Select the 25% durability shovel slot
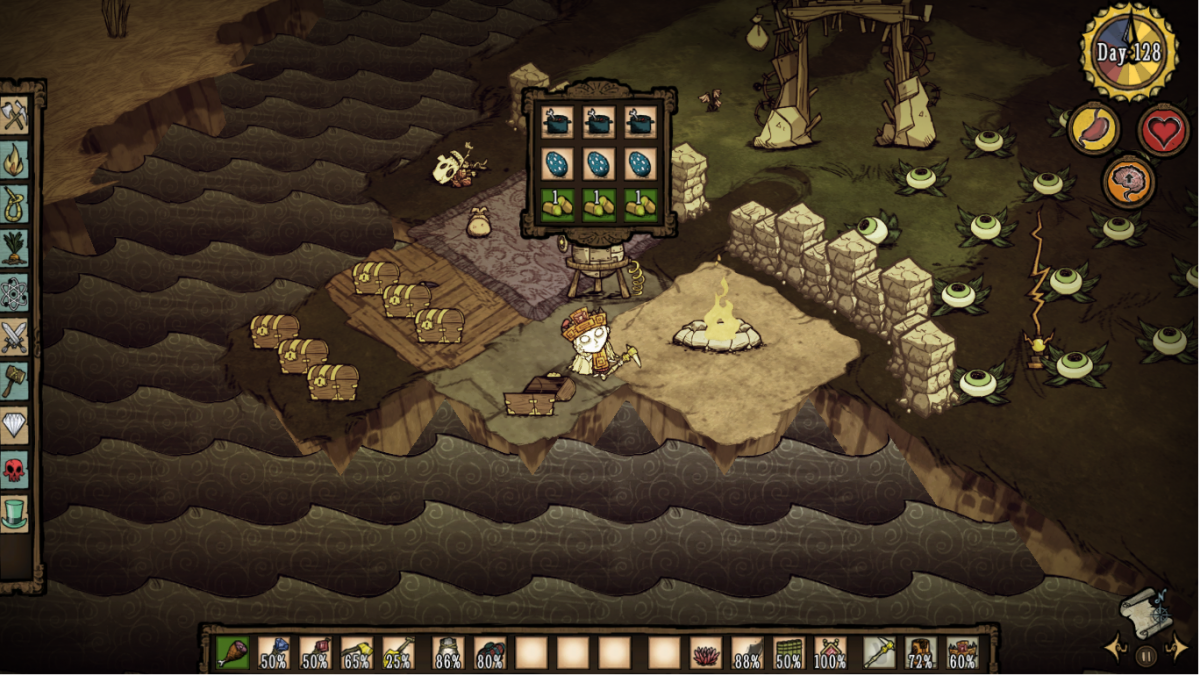Viewport: 1200px width, 676px height. 398,653
